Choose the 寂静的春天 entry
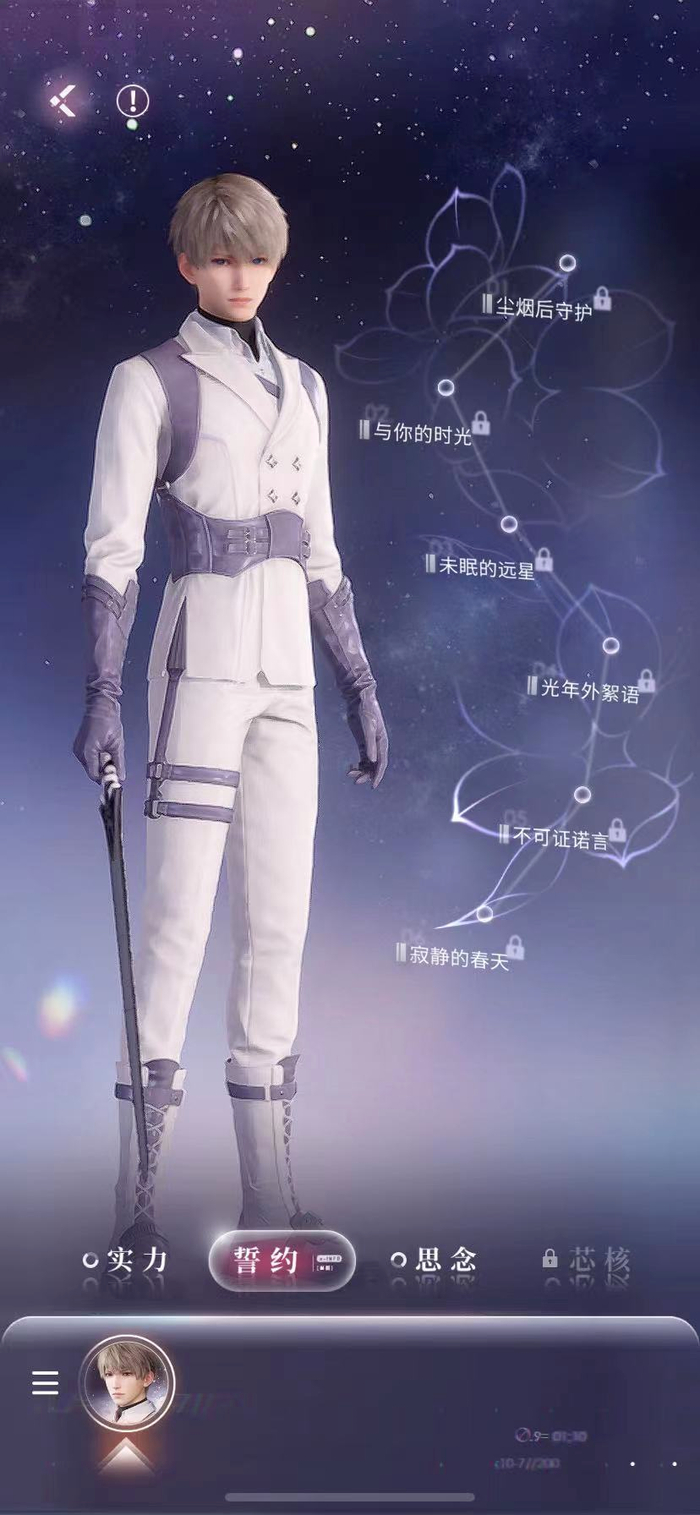Screen dimensions: 700x1515 pyautogui.click(x=459, y=953)
